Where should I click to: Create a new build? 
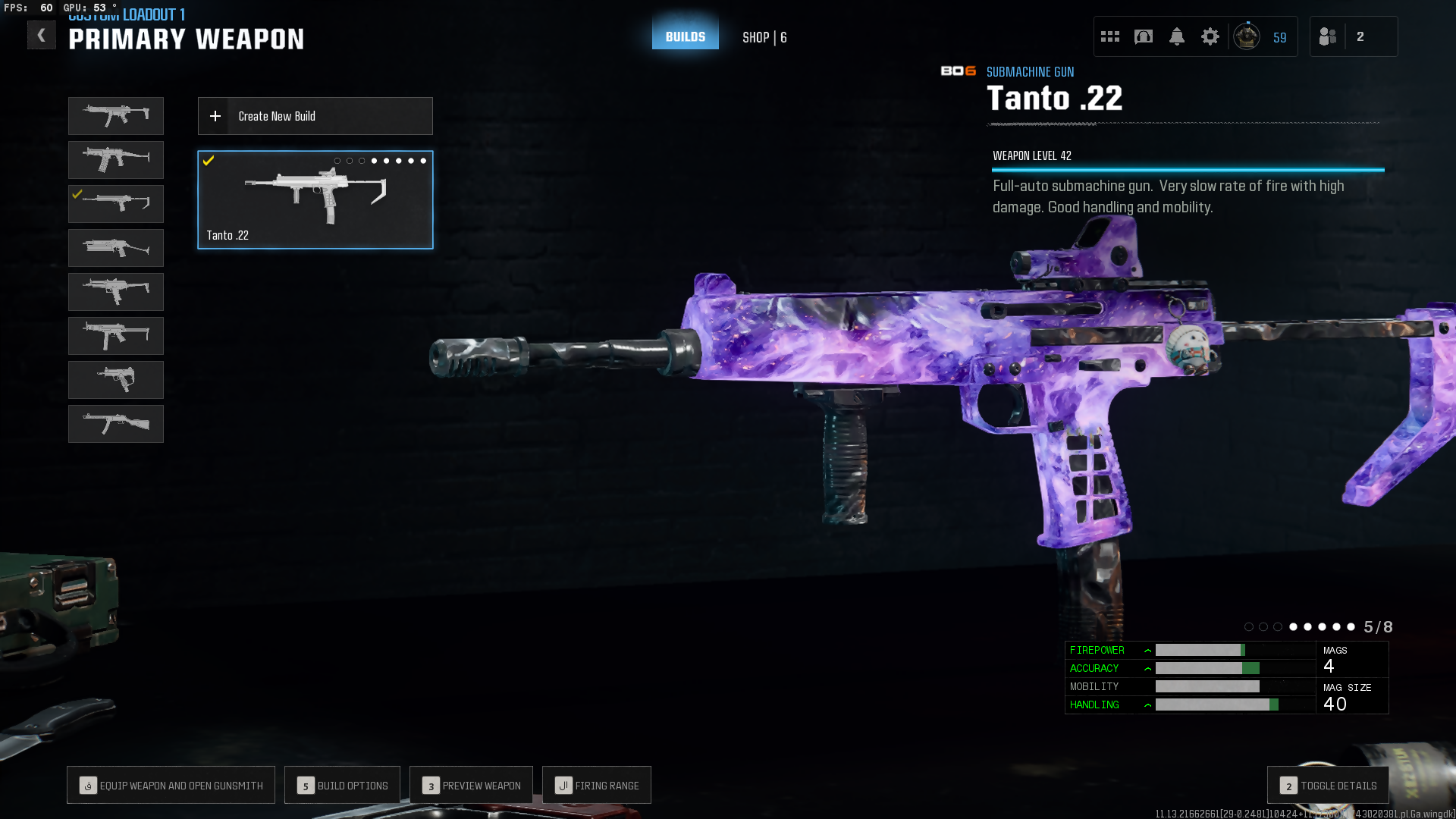(315, 116)
